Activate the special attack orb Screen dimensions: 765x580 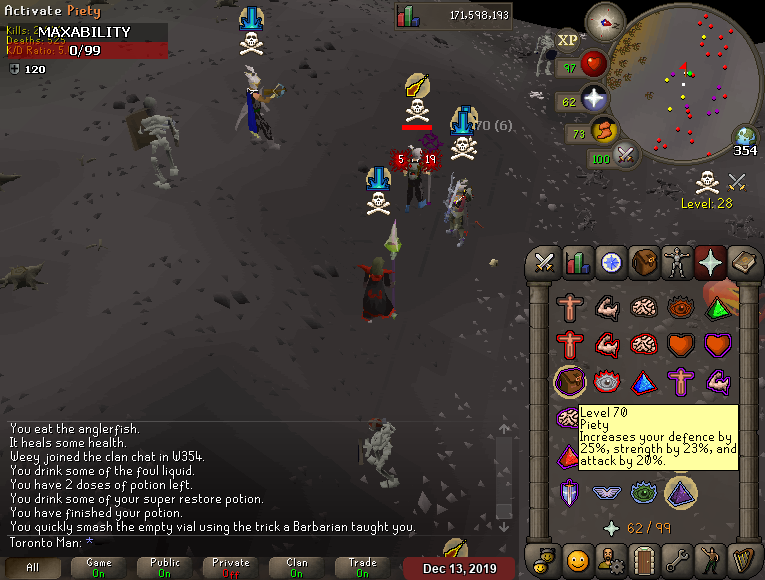(627, 156)
